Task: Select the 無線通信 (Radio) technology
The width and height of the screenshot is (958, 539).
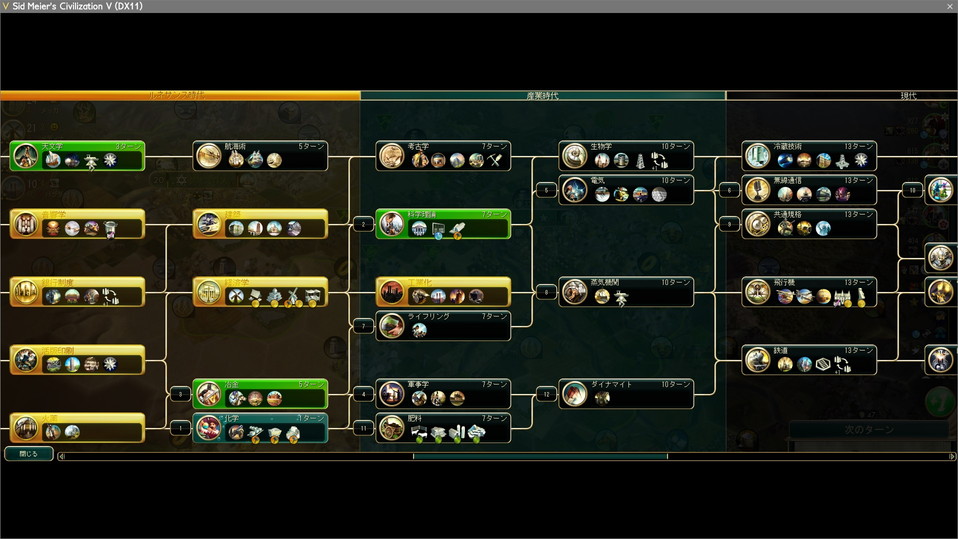Action: click(x=810, y=189)
